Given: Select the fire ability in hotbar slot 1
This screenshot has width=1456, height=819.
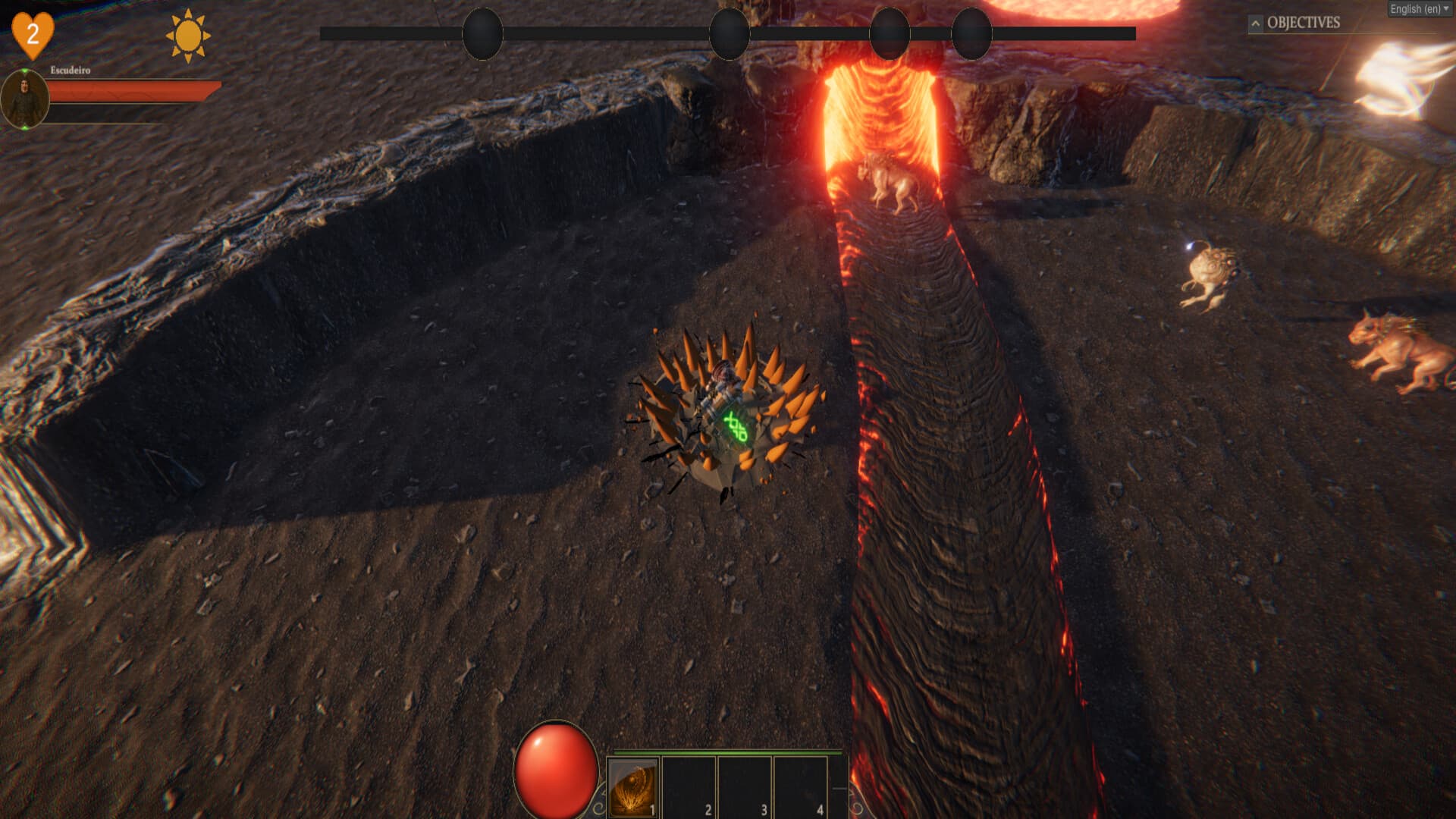Looking at the screenshot, I should (x=632, y=789).
